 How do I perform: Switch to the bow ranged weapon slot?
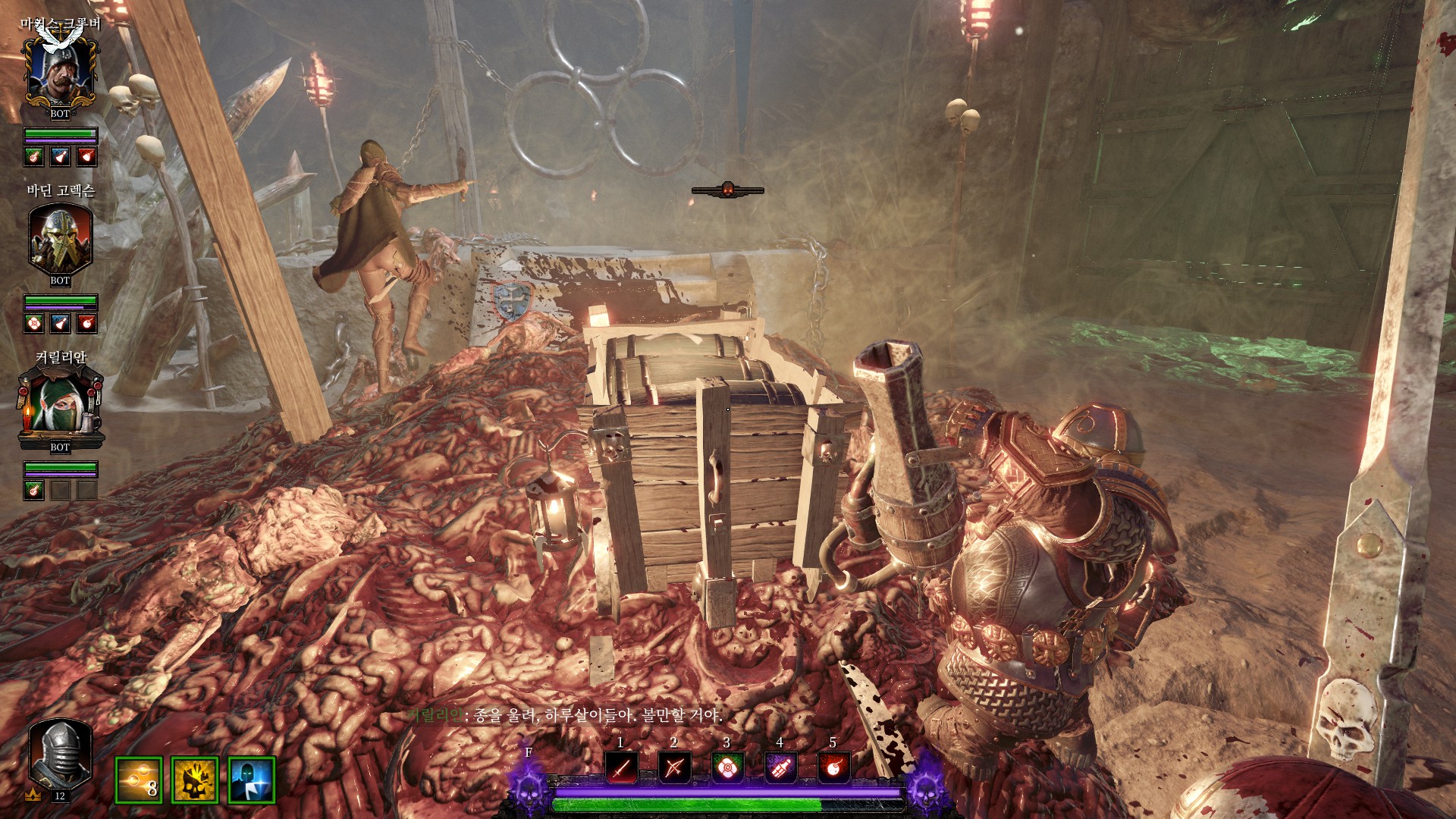click(x=674, y=768)
